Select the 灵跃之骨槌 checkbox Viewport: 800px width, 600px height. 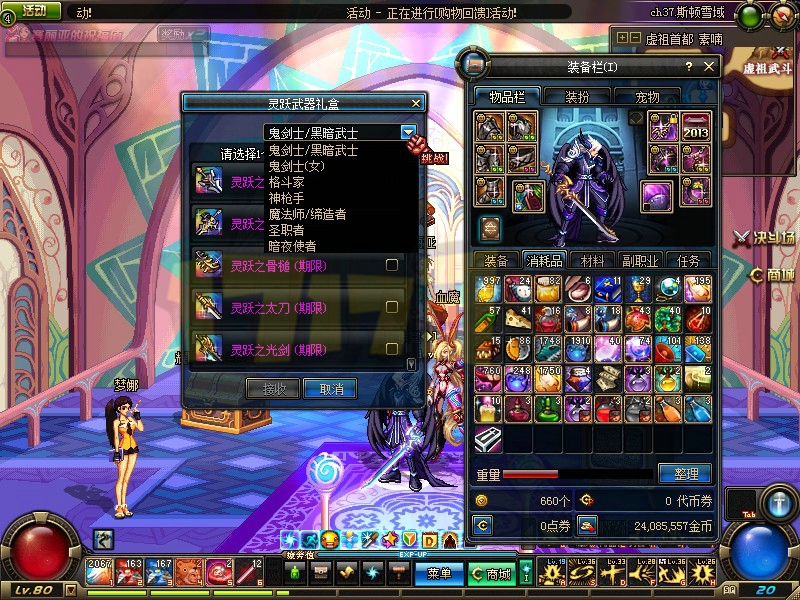point(392,265)
